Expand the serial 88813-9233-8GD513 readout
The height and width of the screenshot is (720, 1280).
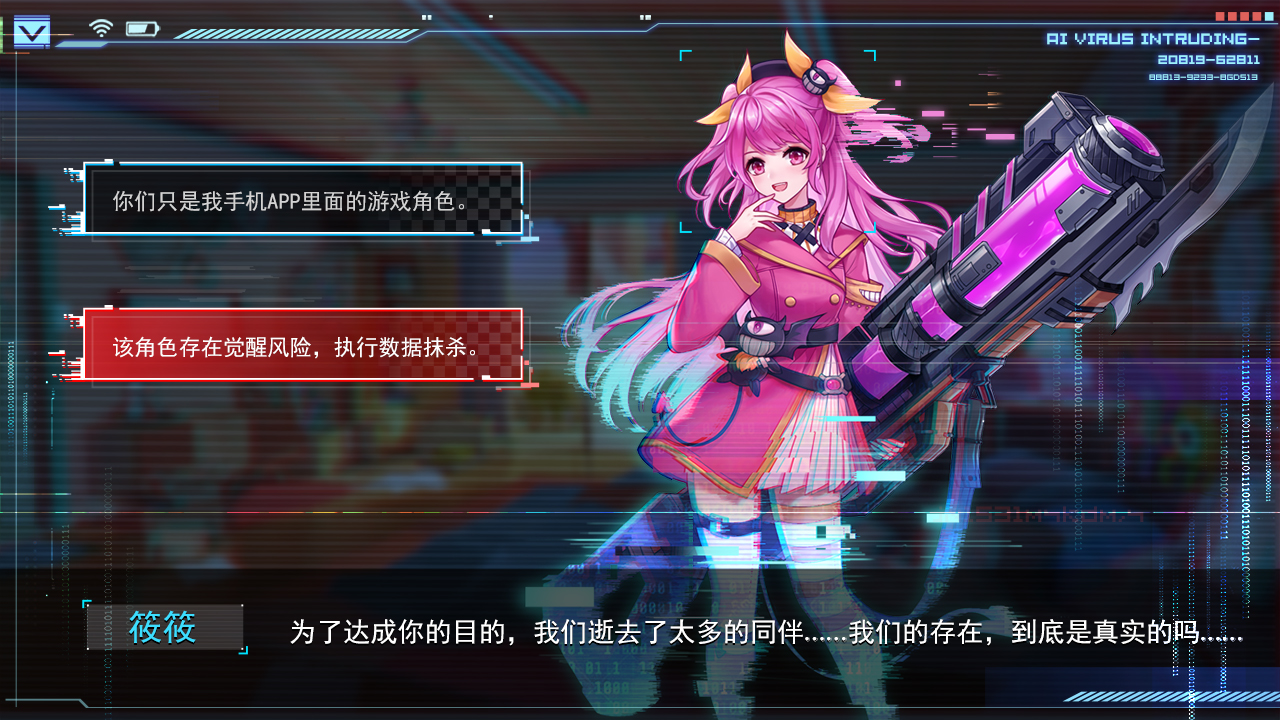(x=1205, y=75)
